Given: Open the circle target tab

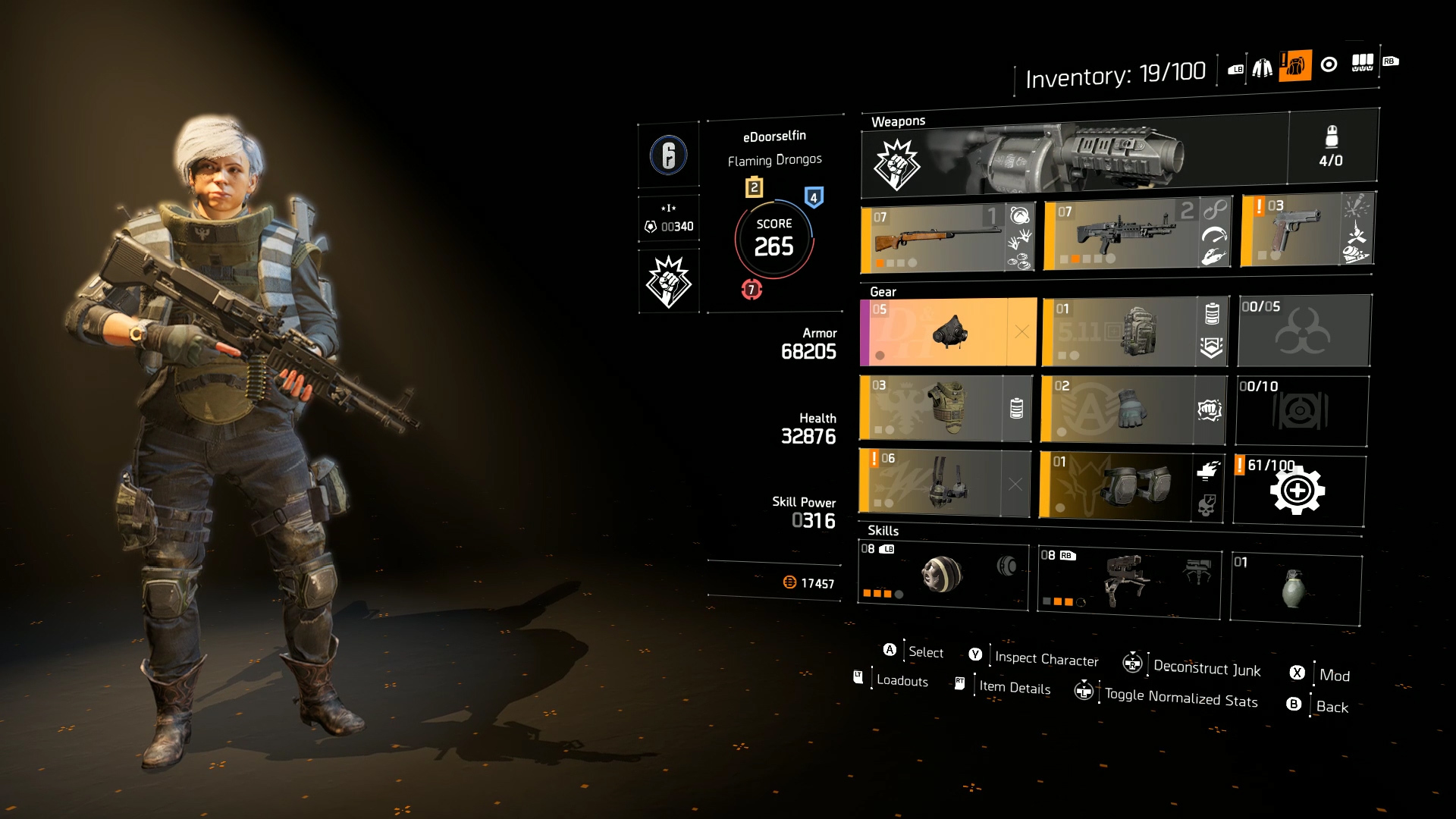Looking at the screenshot, I should [x=1329, y=64].
